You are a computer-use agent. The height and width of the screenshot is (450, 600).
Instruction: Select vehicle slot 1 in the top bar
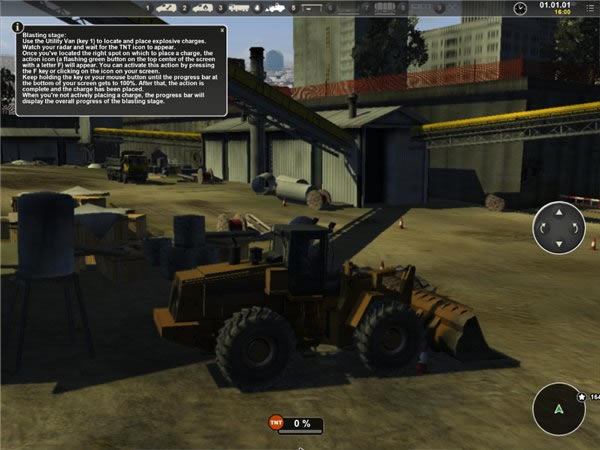point(166,8)
